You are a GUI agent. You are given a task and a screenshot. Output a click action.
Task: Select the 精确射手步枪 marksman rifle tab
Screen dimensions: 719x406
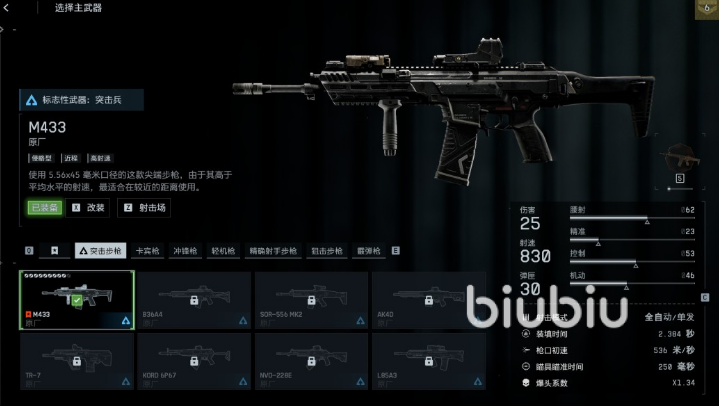pos(272,251)
